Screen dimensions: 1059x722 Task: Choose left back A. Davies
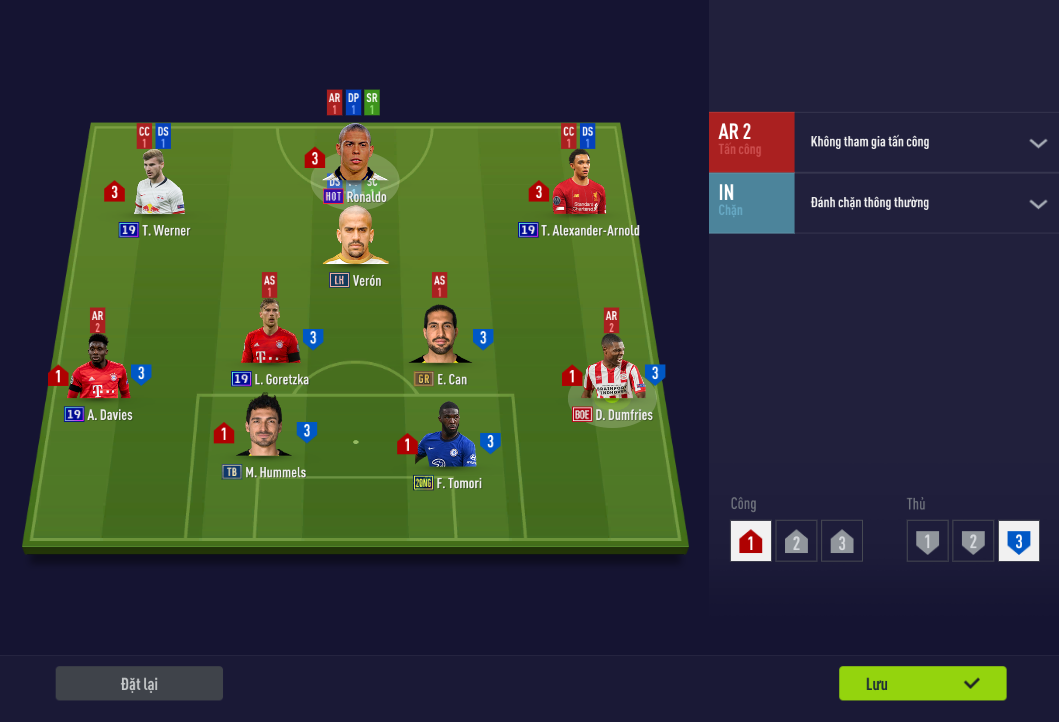tap(98, 372)
